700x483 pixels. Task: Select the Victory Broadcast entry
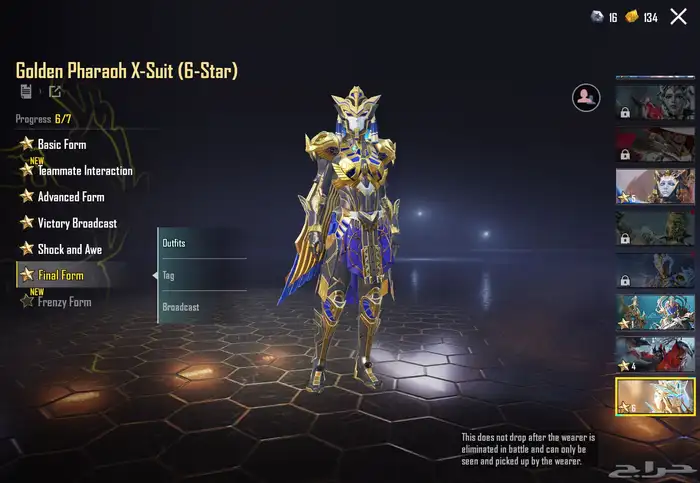[76, 223]
